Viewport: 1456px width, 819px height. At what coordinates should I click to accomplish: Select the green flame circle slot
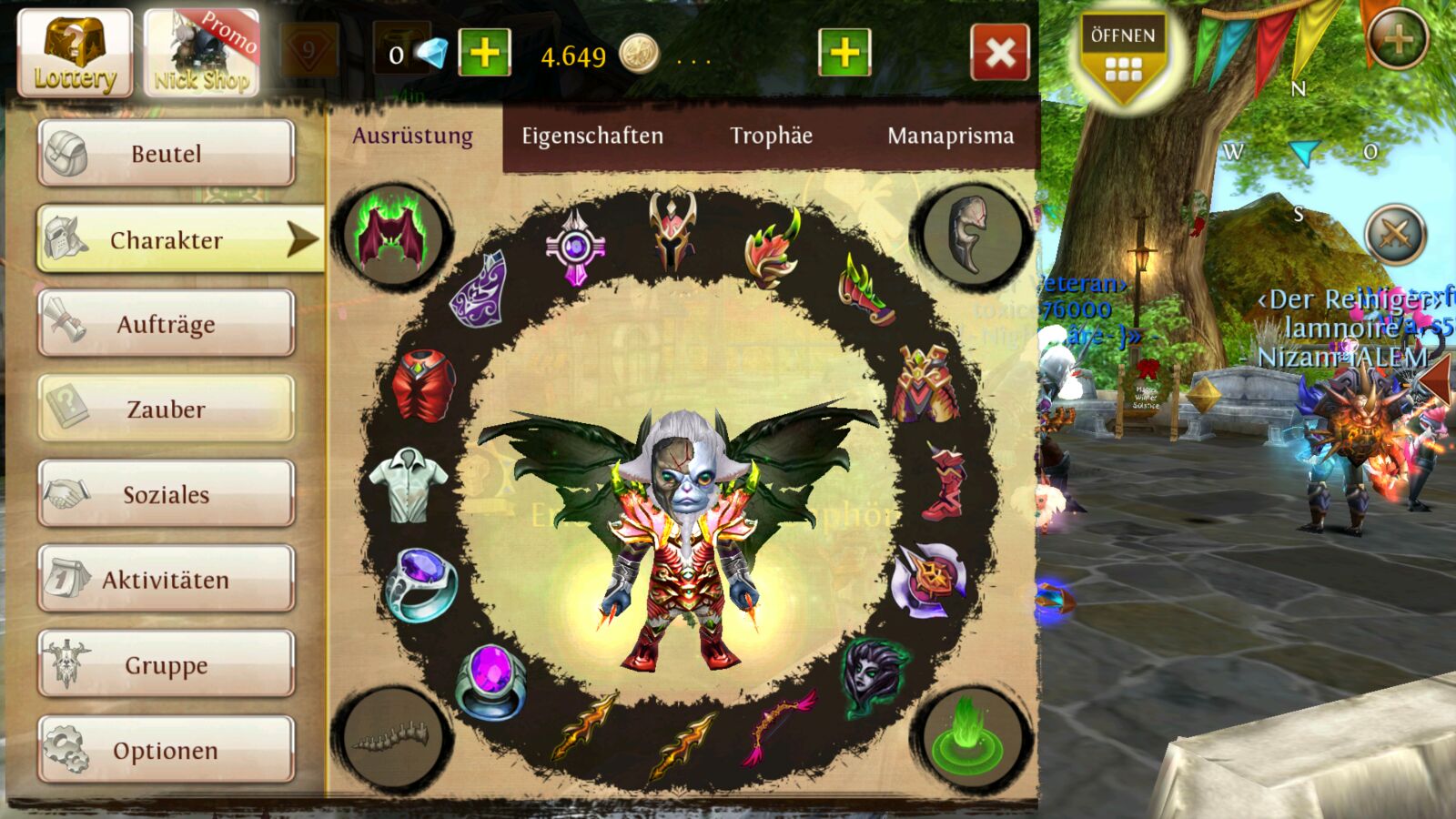point(970,735)
